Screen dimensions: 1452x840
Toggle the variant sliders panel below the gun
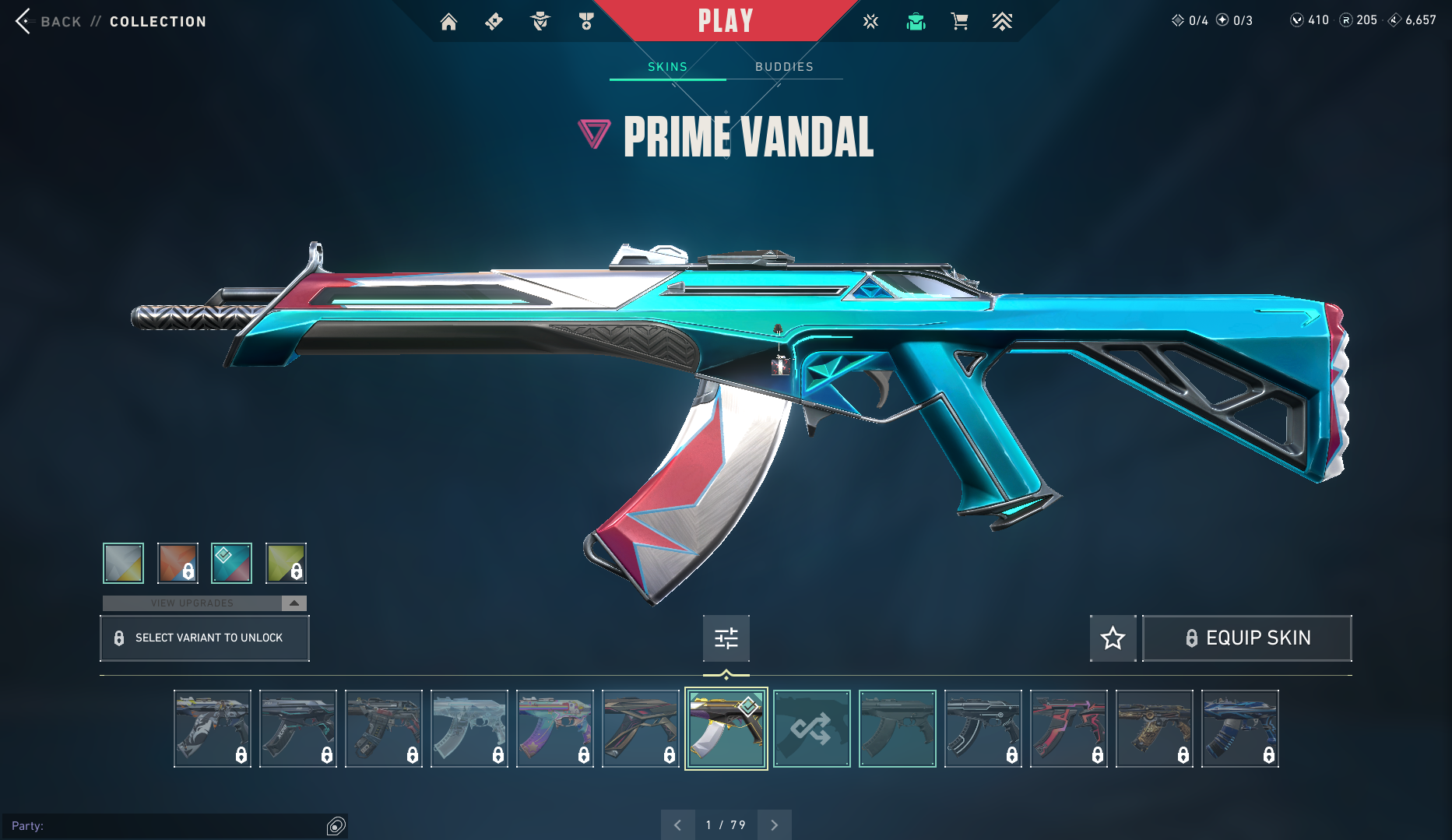(x=726, y=638)
